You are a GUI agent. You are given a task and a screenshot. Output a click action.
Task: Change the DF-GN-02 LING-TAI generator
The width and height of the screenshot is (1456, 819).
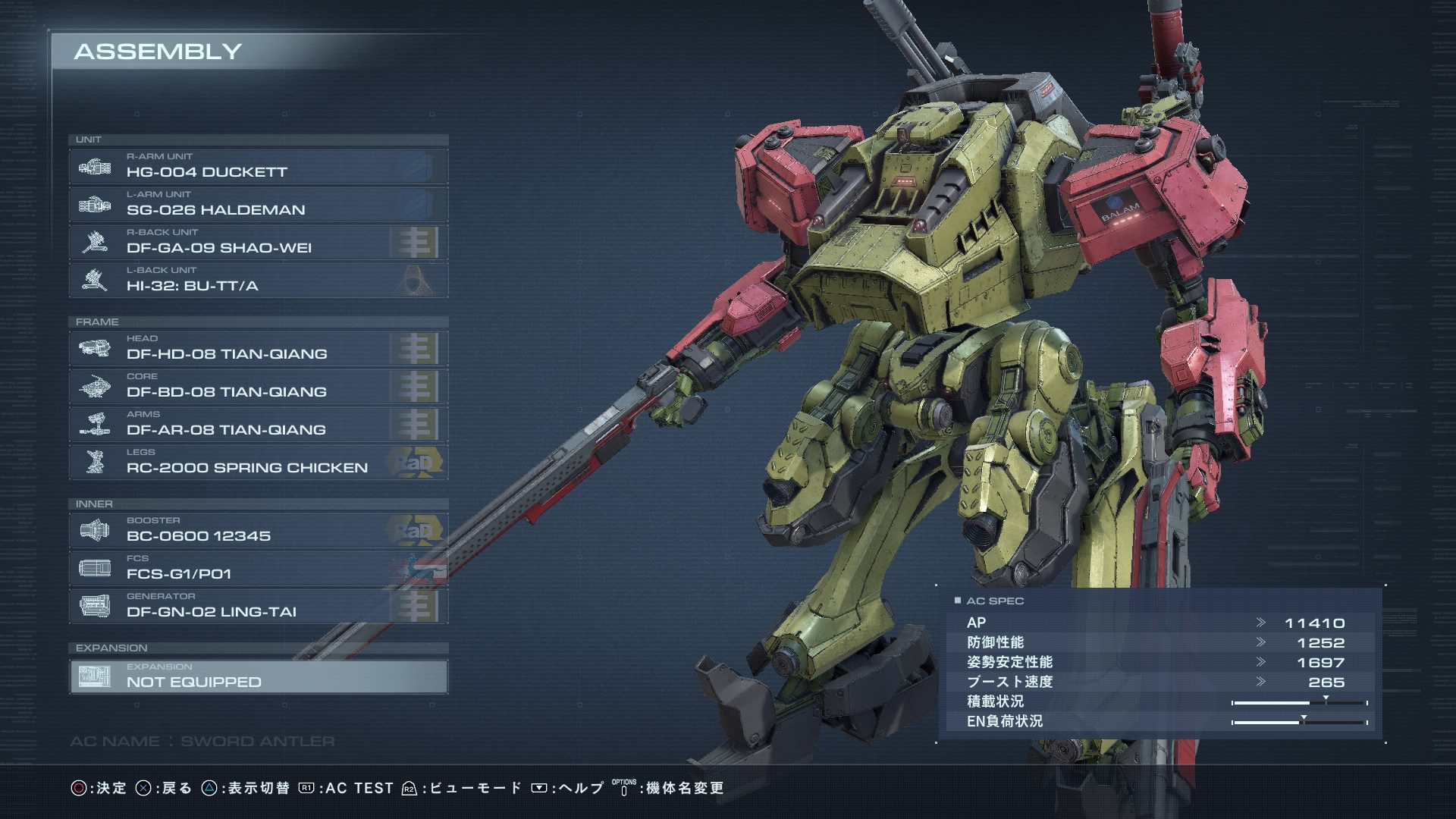(x=258, y=606)
